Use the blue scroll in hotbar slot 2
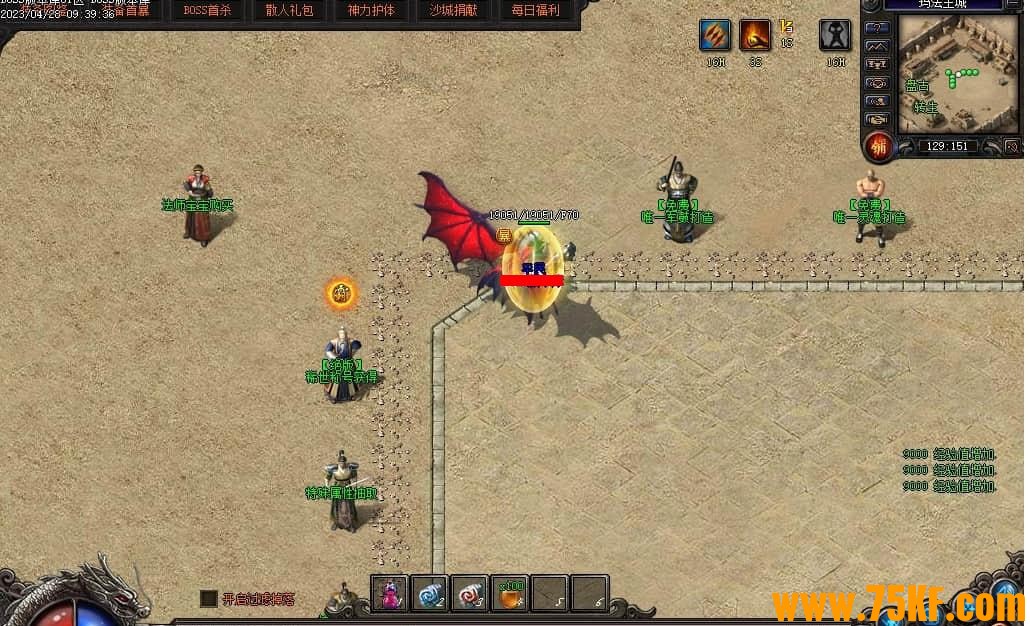 pyautogui.click(x=429, y=594)
